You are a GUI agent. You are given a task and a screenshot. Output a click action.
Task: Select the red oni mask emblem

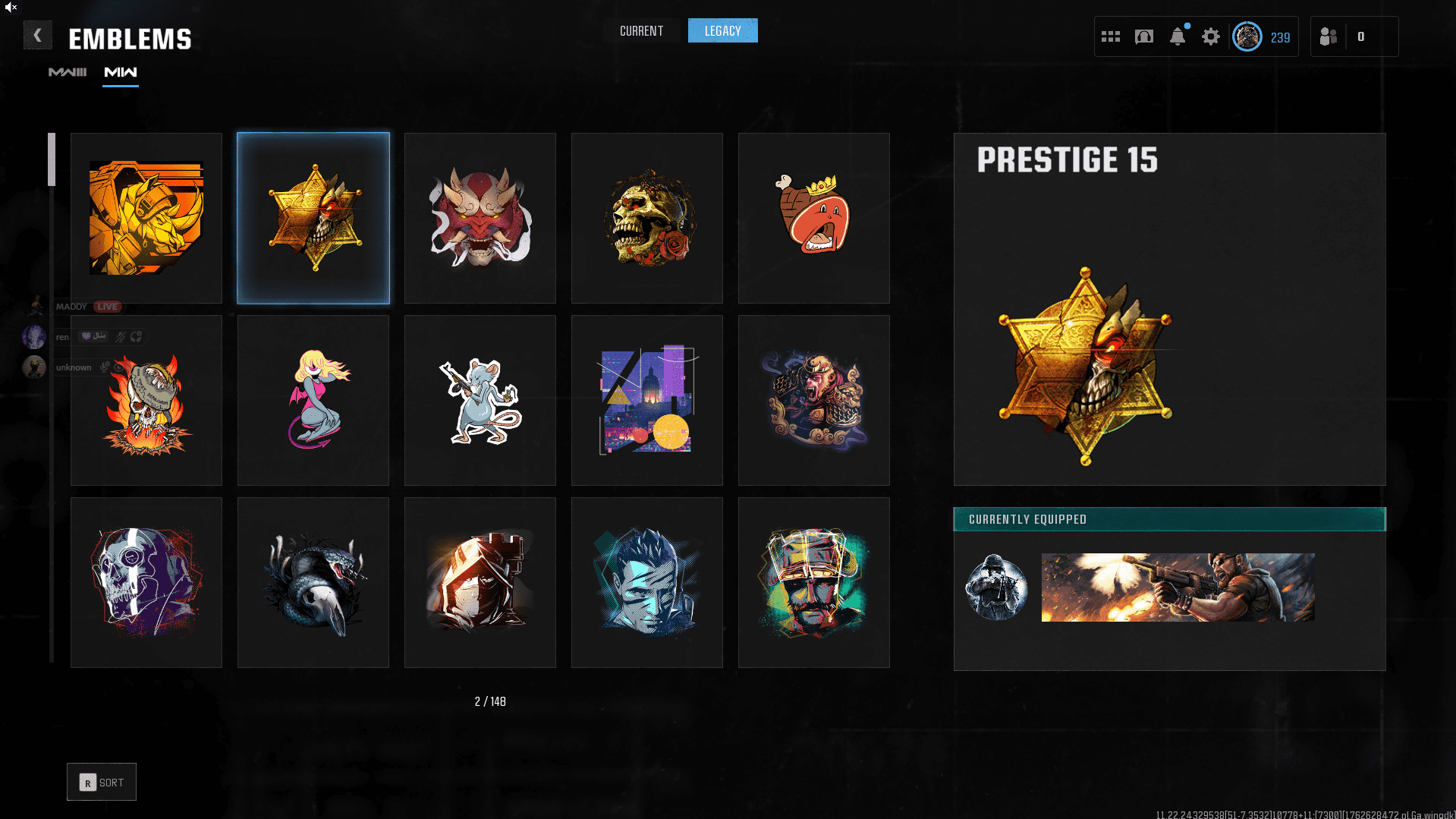(x=480, y=219)
